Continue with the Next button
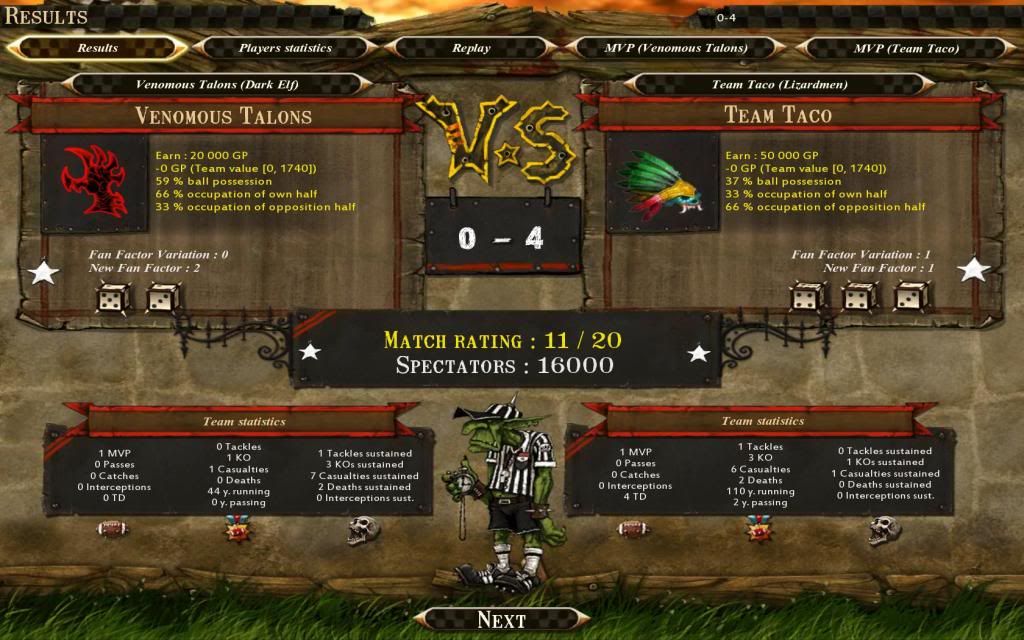1024x640 pixels. 501,620
